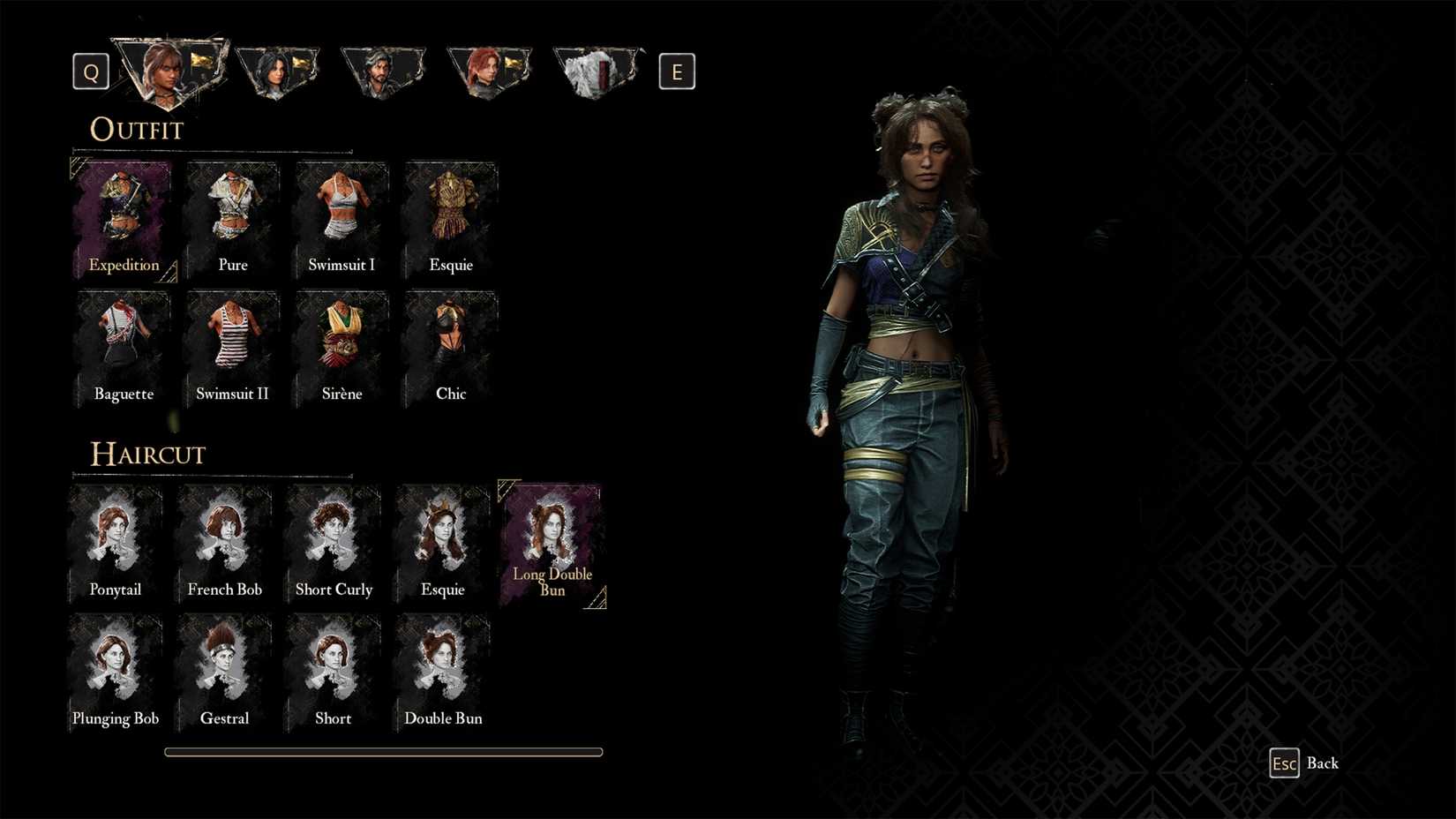
Task: Equip the Esquie outfit
Action: coord(451,212)
